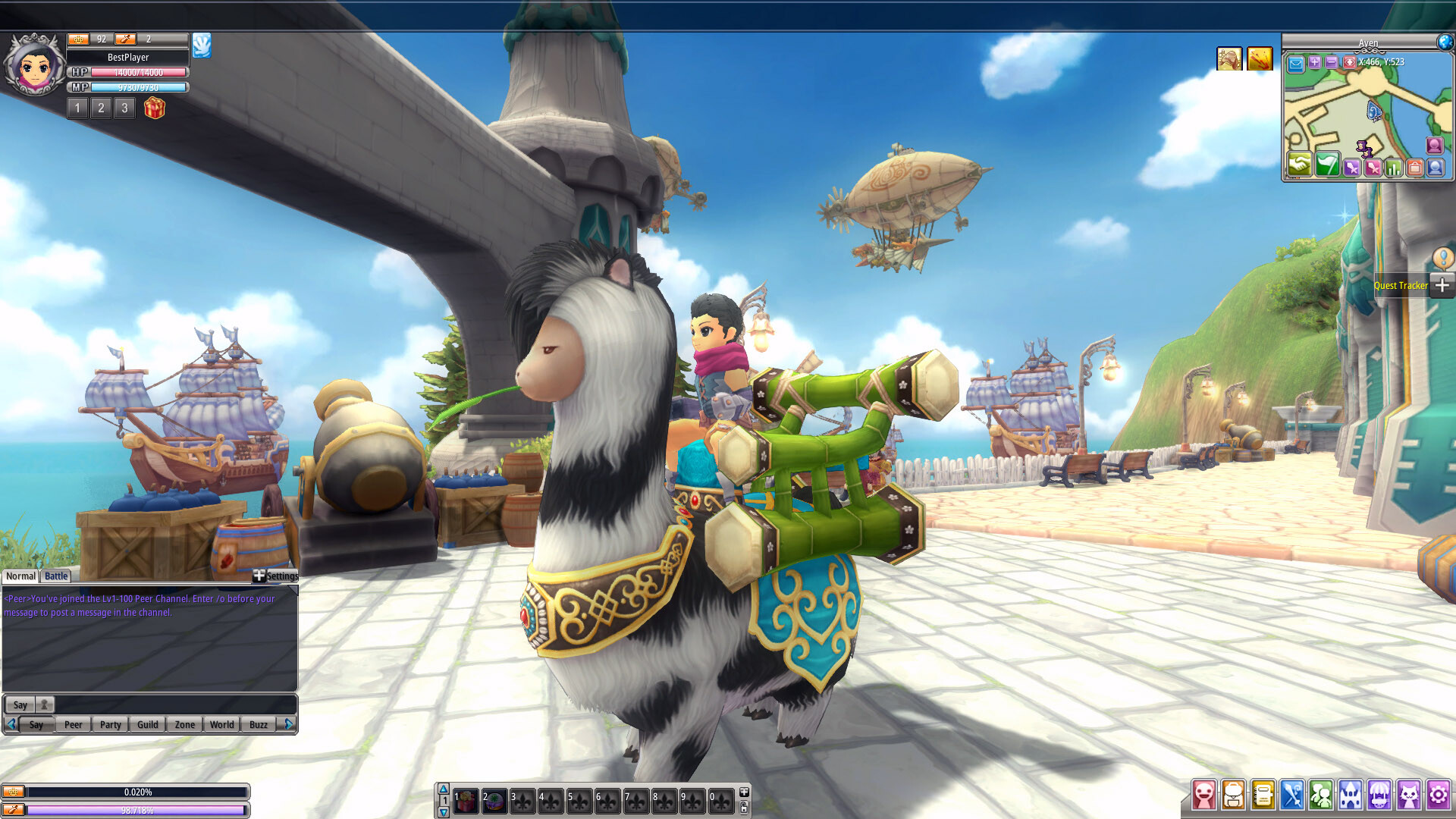Open the character info panel
The width and height of the screenshot is (1456, 819).
(x=1204, y=795)
